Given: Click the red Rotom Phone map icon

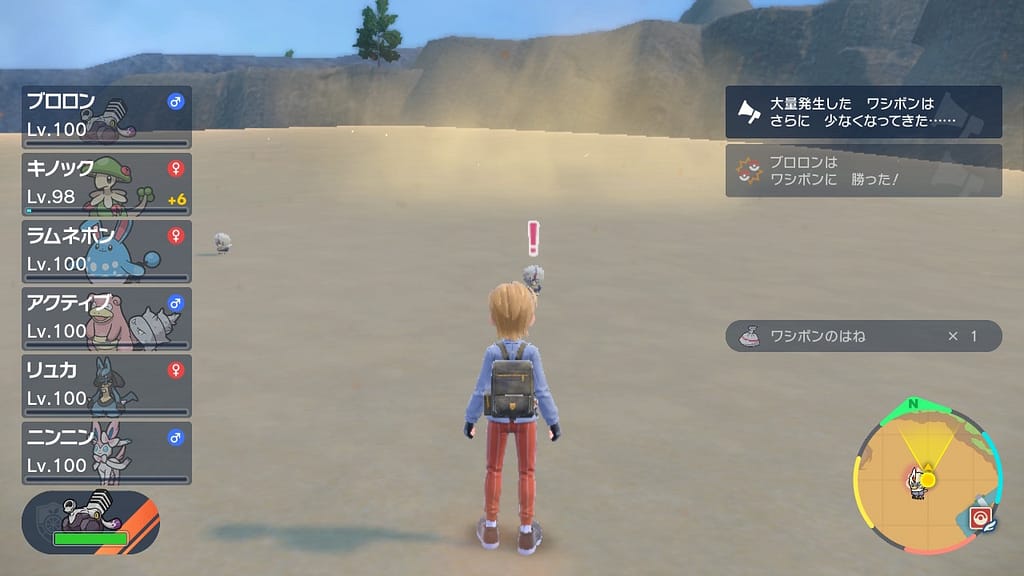Looking at the screenshot, I should point(980,518).
